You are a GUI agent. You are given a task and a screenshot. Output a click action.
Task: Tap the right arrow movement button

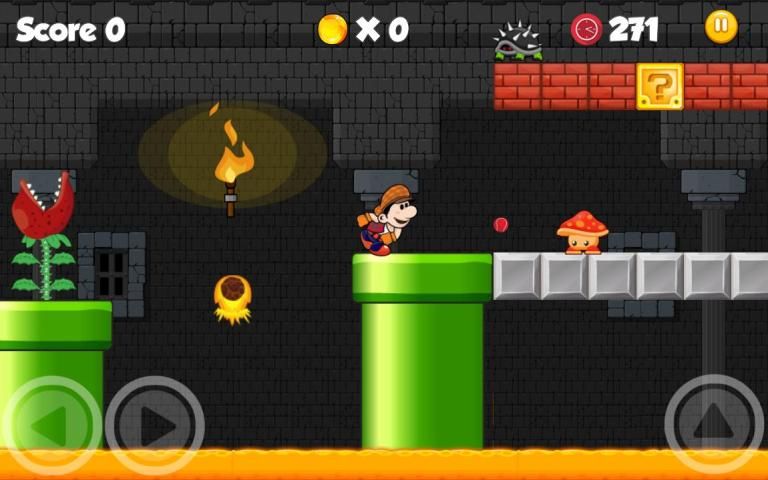click(155, 426)
